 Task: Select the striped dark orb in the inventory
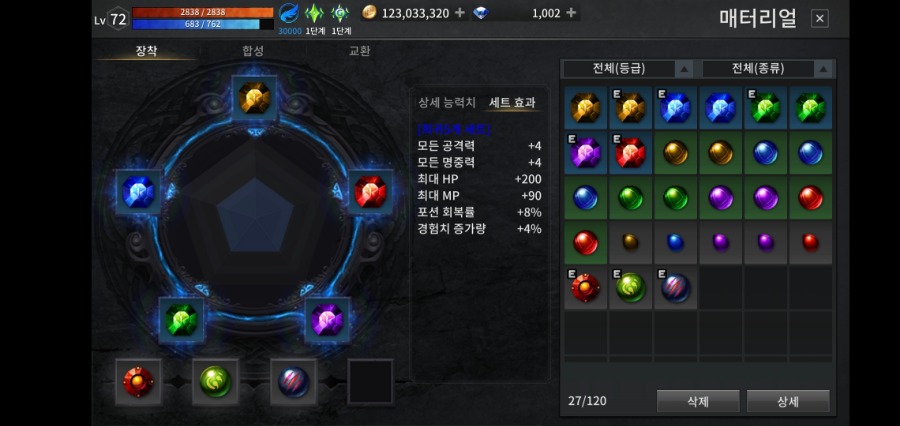pyautogui.click(x=675, y=288)
